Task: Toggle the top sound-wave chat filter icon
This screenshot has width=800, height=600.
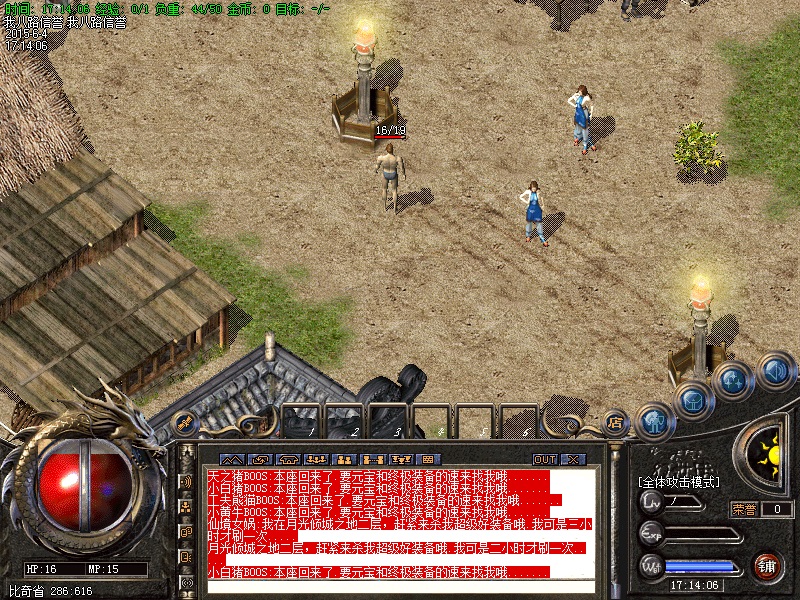Action: 186,481
